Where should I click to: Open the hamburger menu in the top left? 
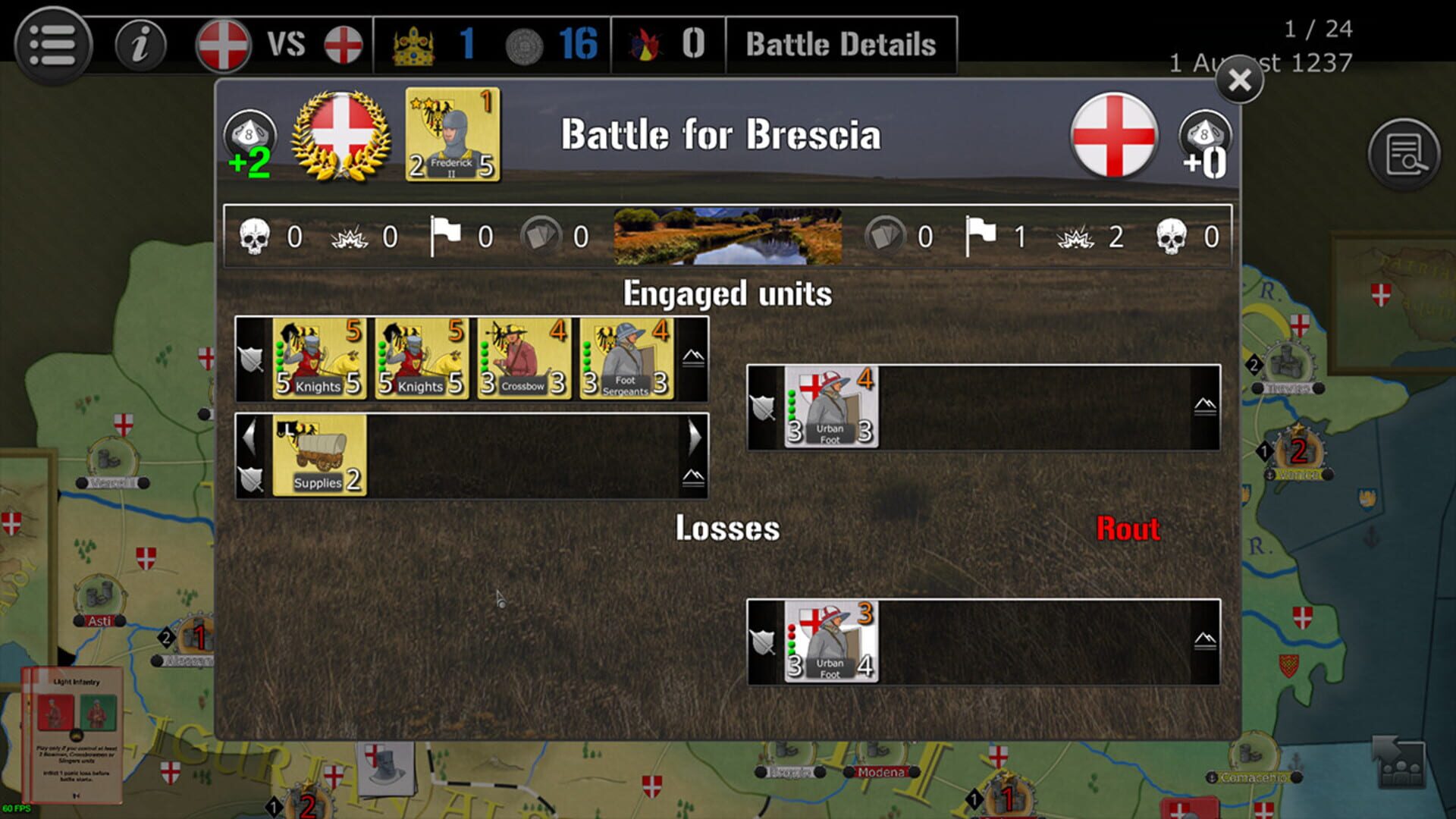(52, 43)
